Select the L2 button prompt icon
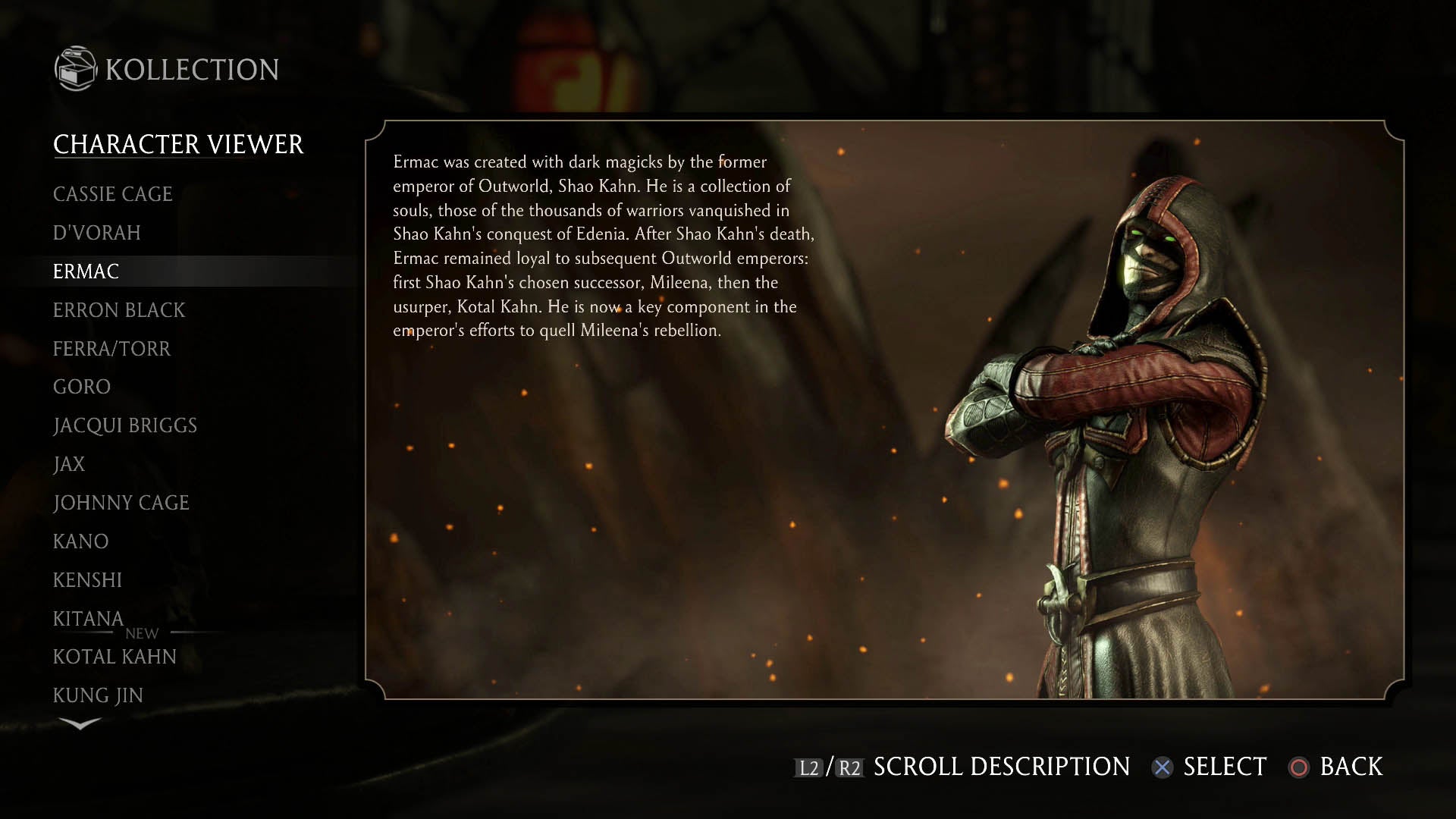Image resolution: width=1456 pixels, height=819 pixels. pos(807,767)
